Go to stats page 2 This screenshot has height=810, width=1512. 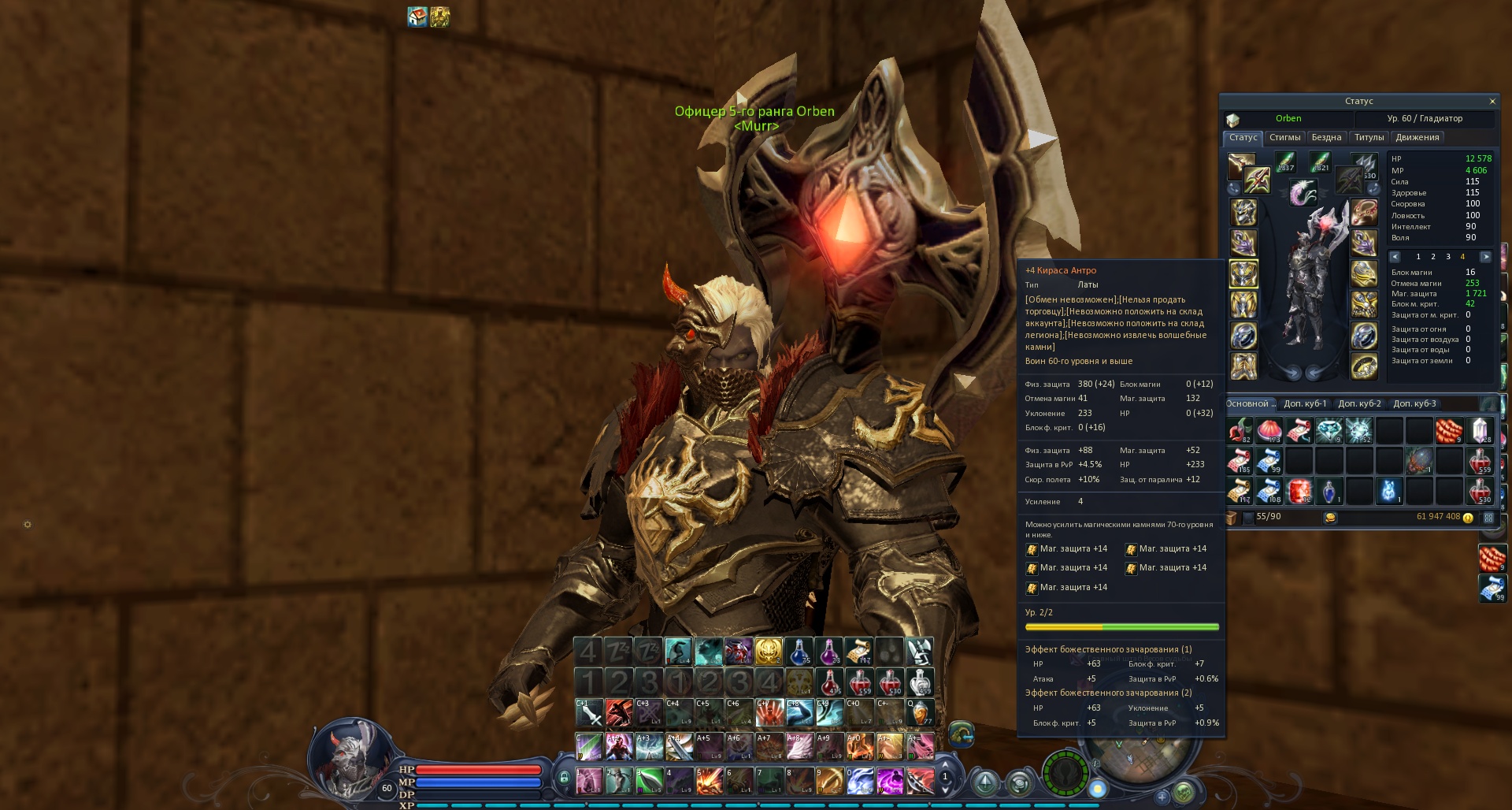point(1432,257)
